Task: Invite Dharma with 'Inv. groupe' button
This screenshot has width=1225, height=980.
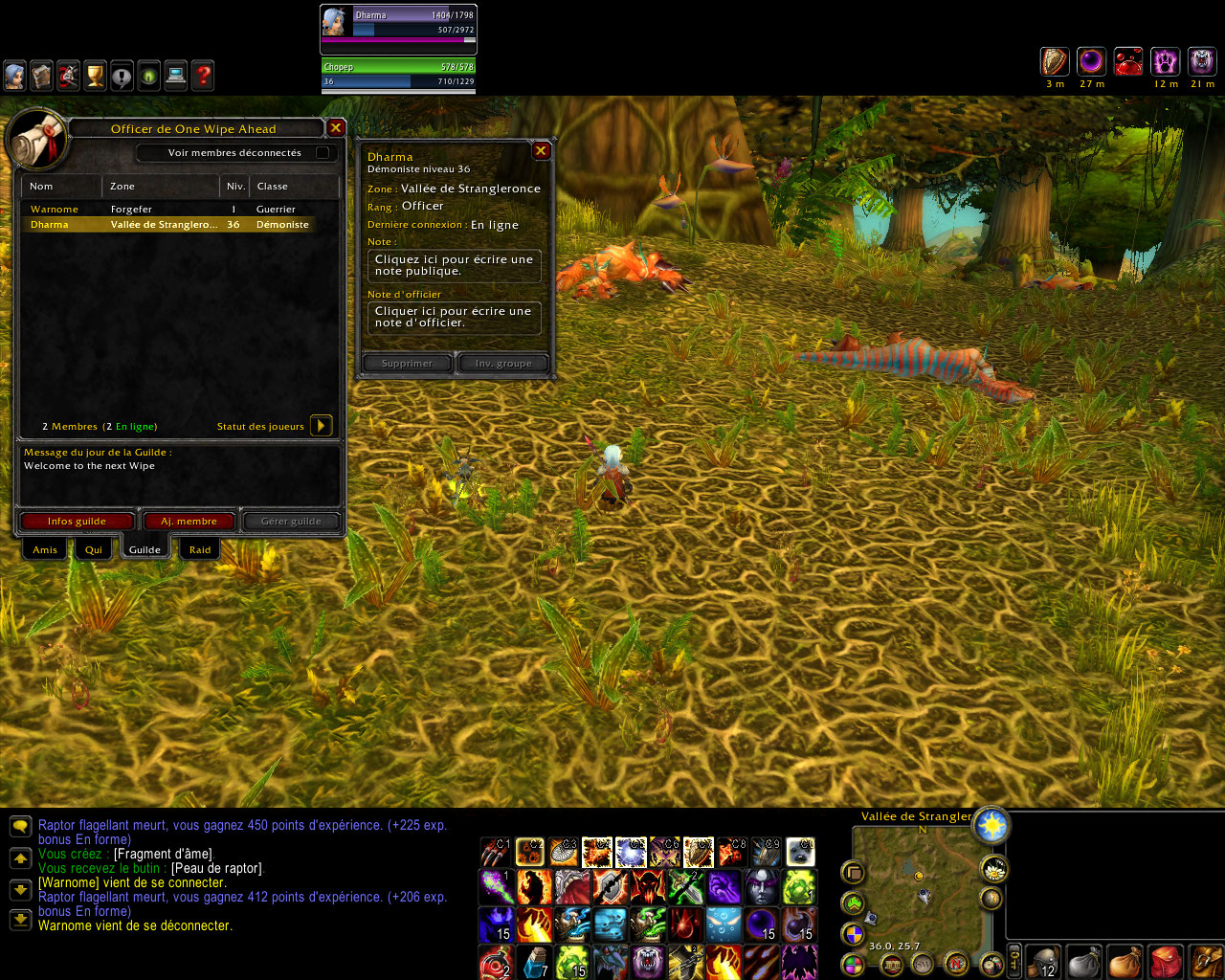Action: click(x=503, y=364)
